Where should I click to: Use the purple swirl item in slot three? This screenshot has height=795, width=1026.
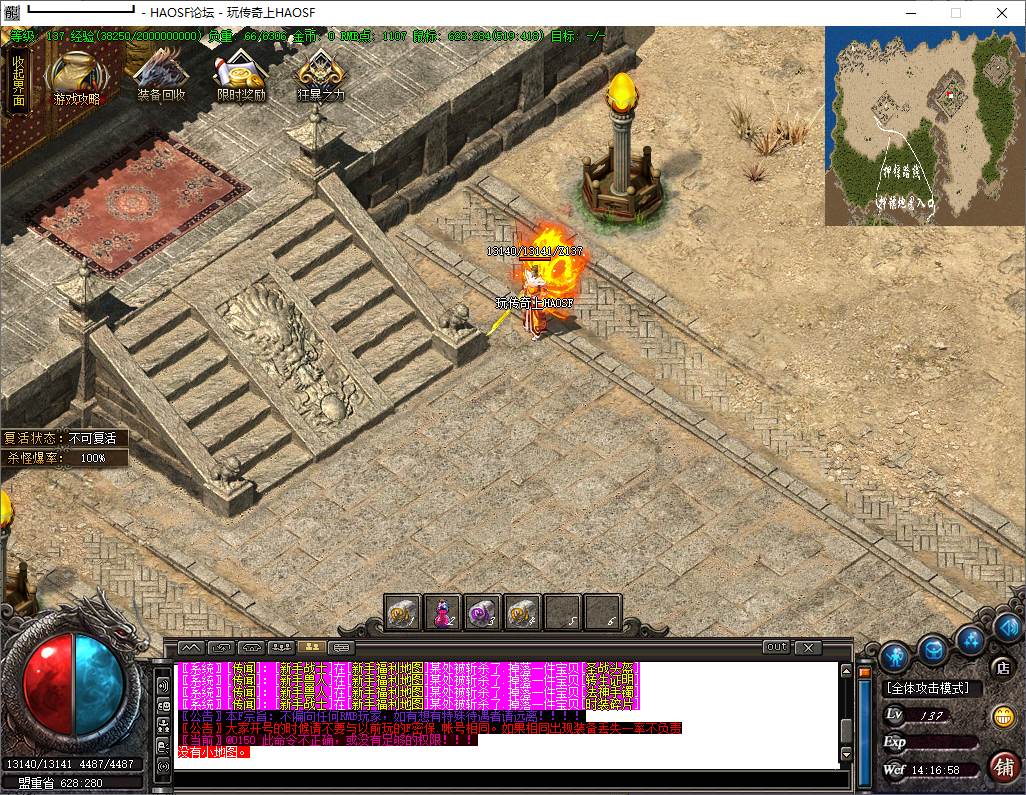[x=483, y=612]
